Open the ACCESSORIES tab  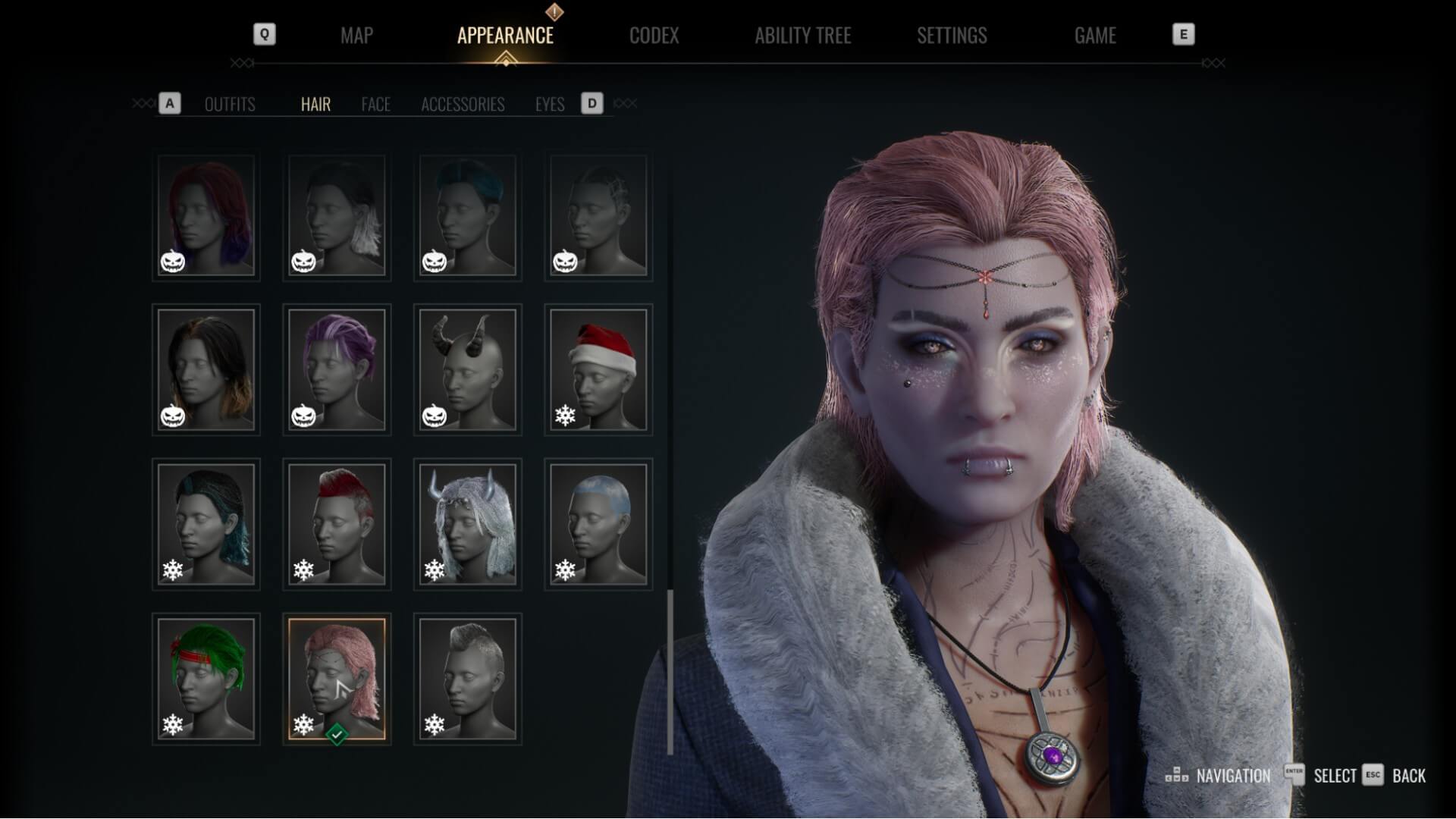tap(464, 105)
